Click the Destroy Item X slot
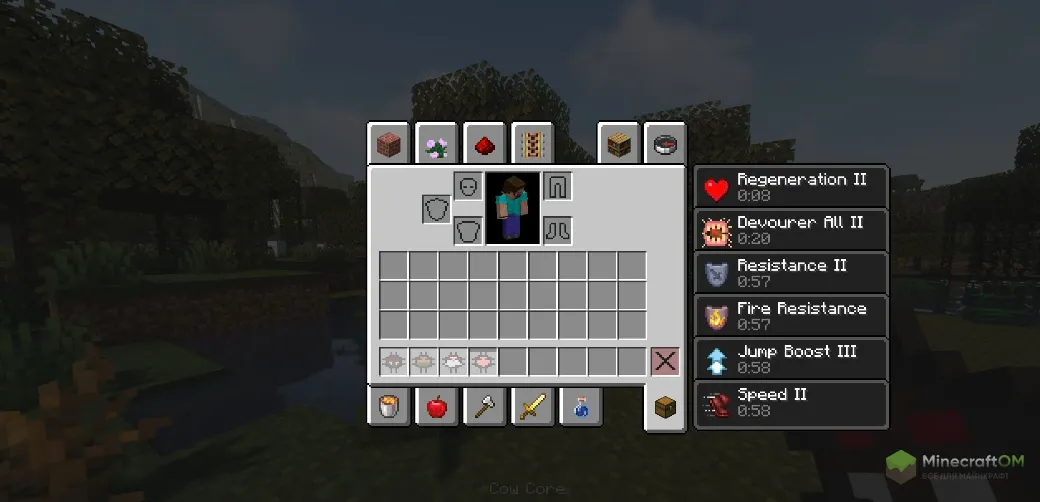Image resolution: width=1040 pixels, height=502 pixels. pos(665,361)
